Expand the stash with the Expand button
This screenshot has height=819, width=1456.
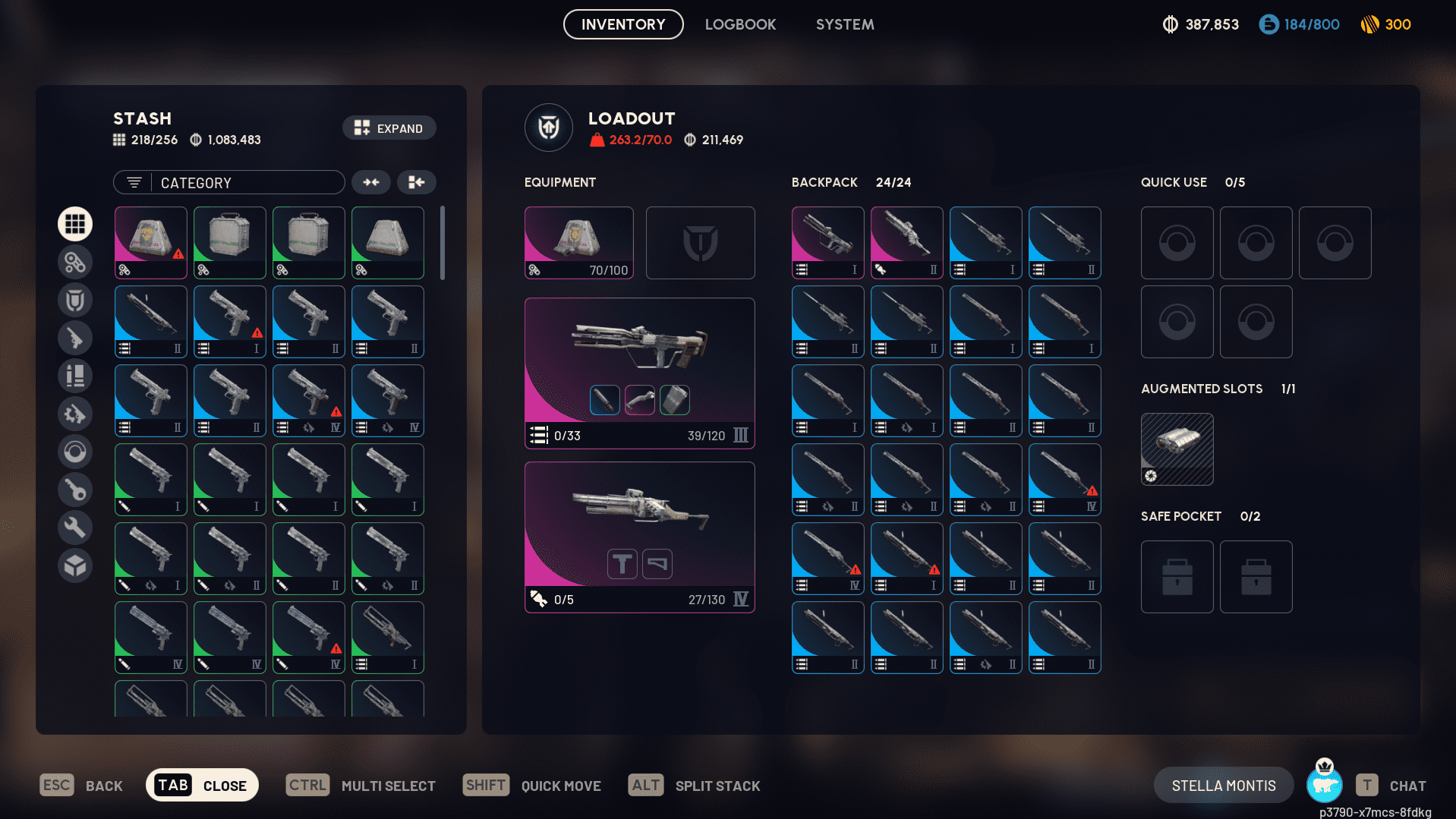[389, 128]
